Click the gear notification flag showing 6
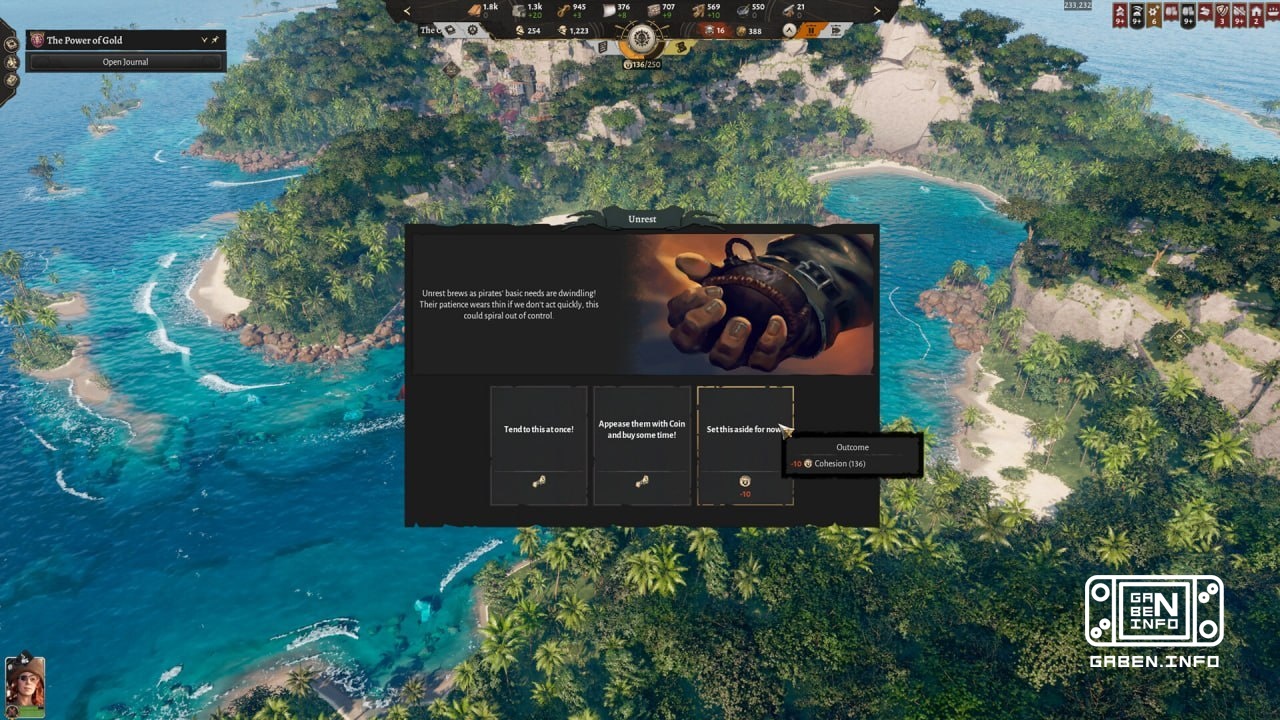 pyautogui.click(x=1153, y=13)
